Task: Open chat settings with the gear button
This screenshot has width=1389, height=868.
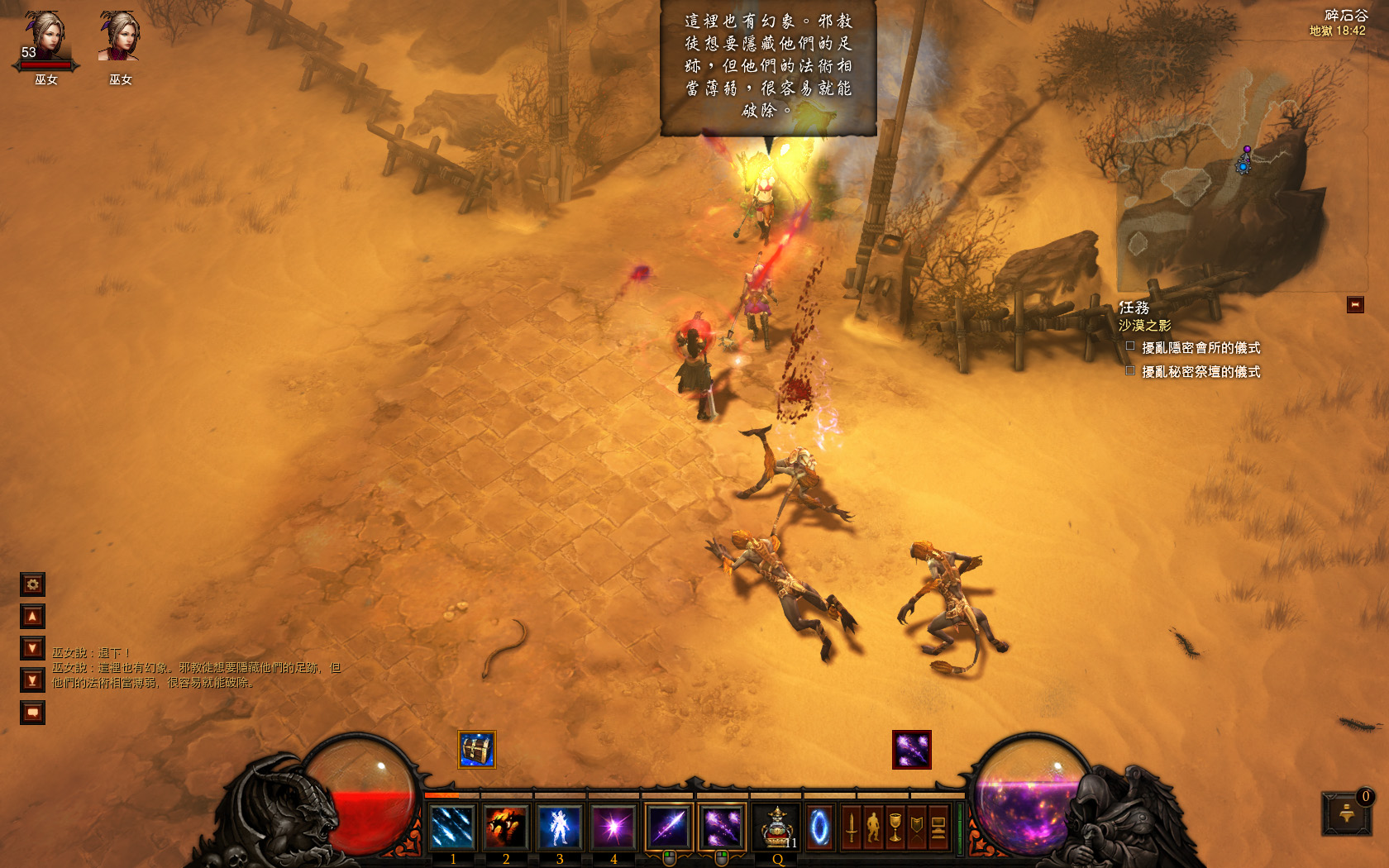Action: 32,584
